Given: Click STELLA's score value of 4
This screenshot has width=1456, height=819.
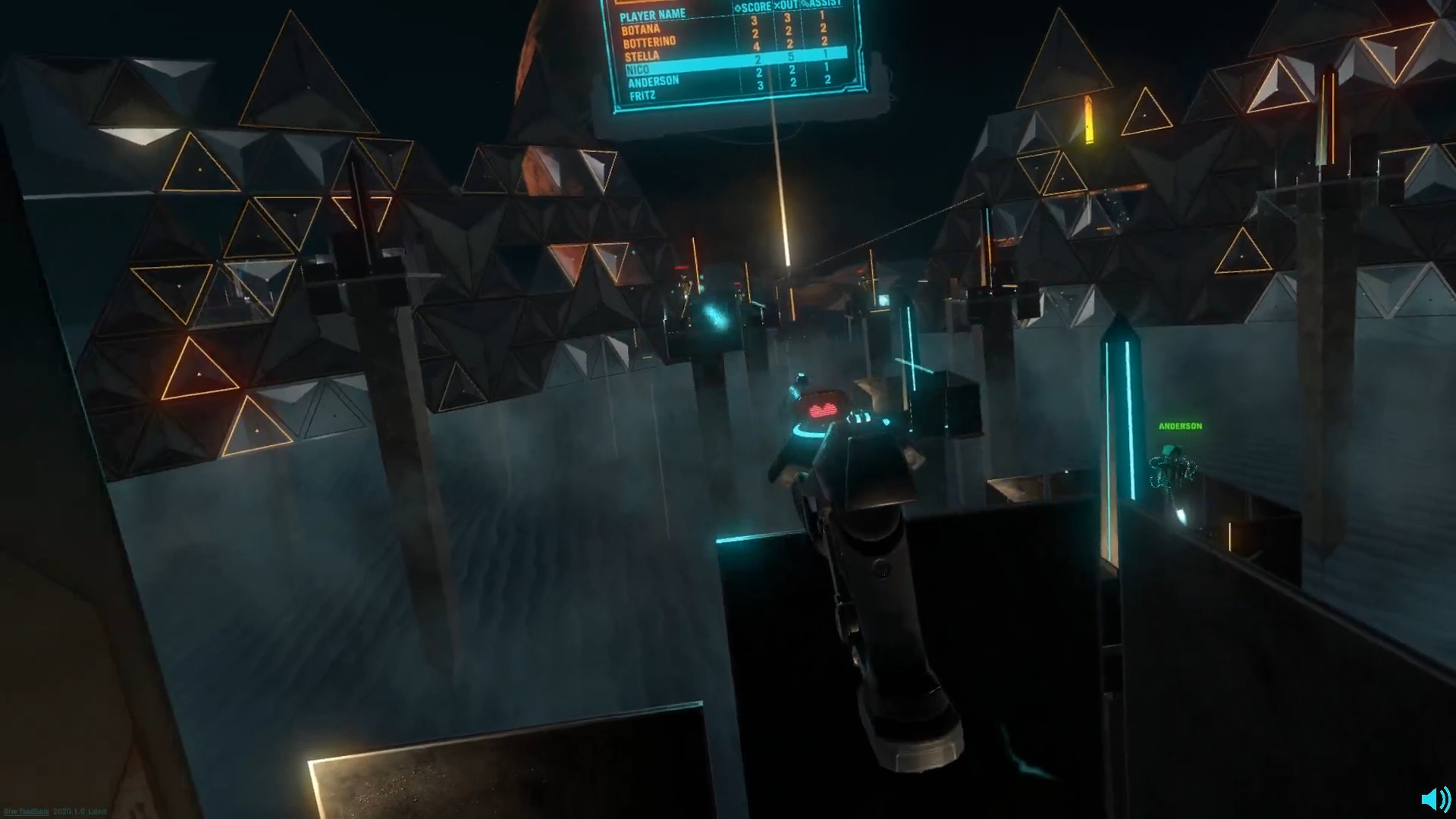Looking at the screenshot, I should click(755, 48).
